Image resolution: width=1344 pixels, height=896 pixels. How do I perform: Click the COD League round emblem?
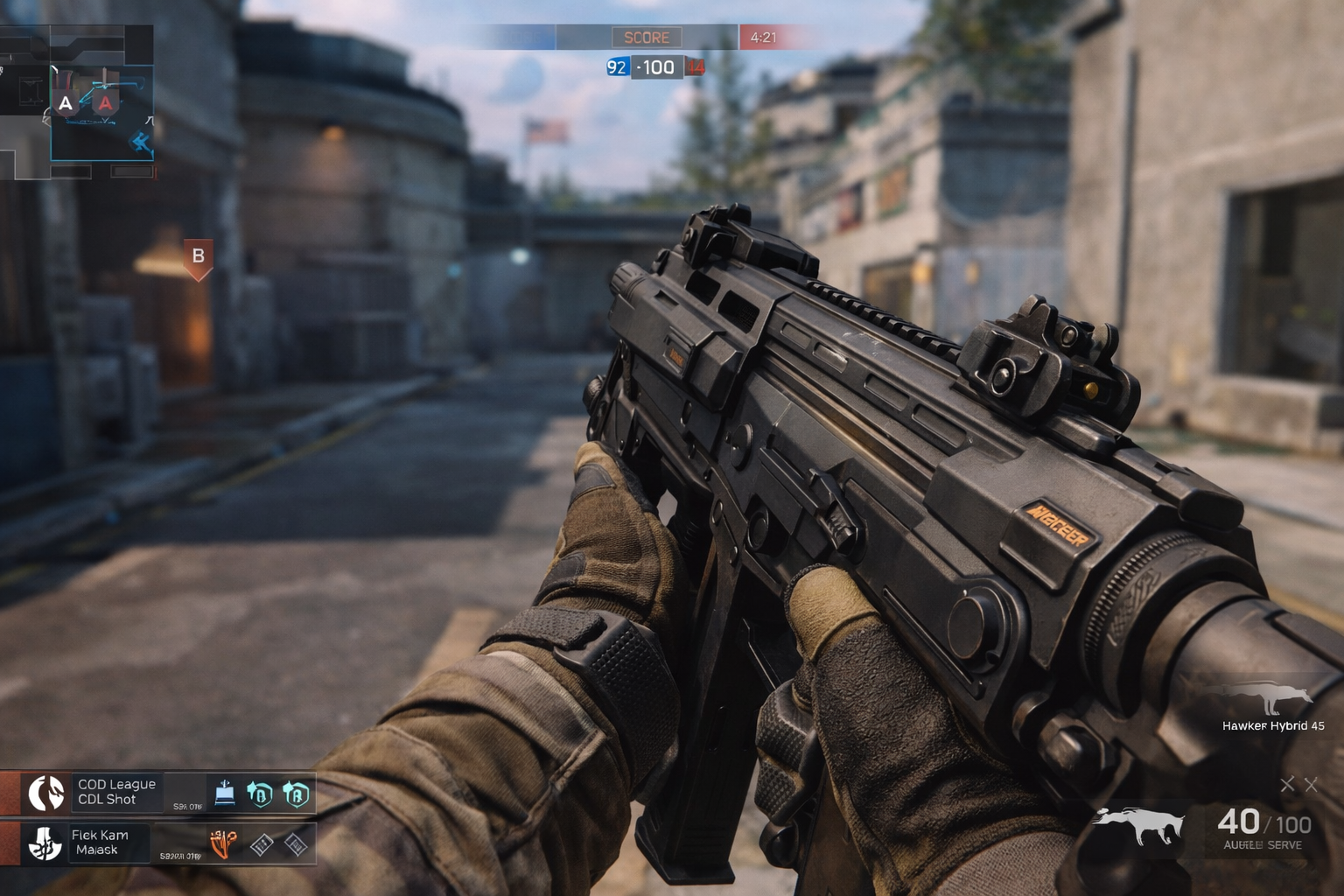click(46, 793)
